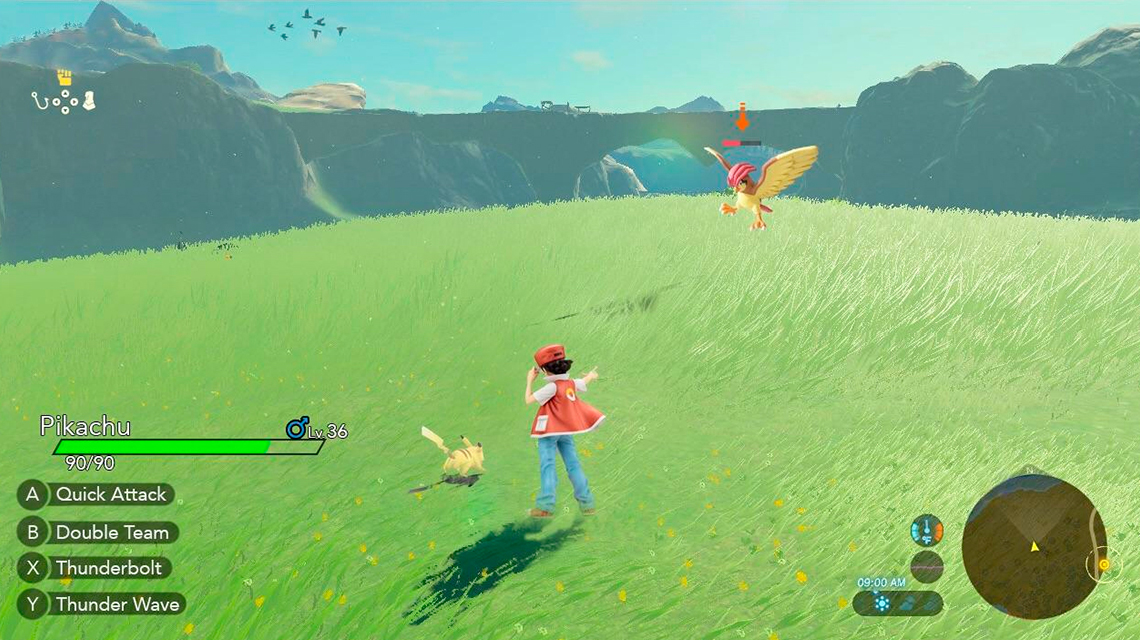
Task: Click the round noise meter below the thermometer
Action: click(927, 566)
